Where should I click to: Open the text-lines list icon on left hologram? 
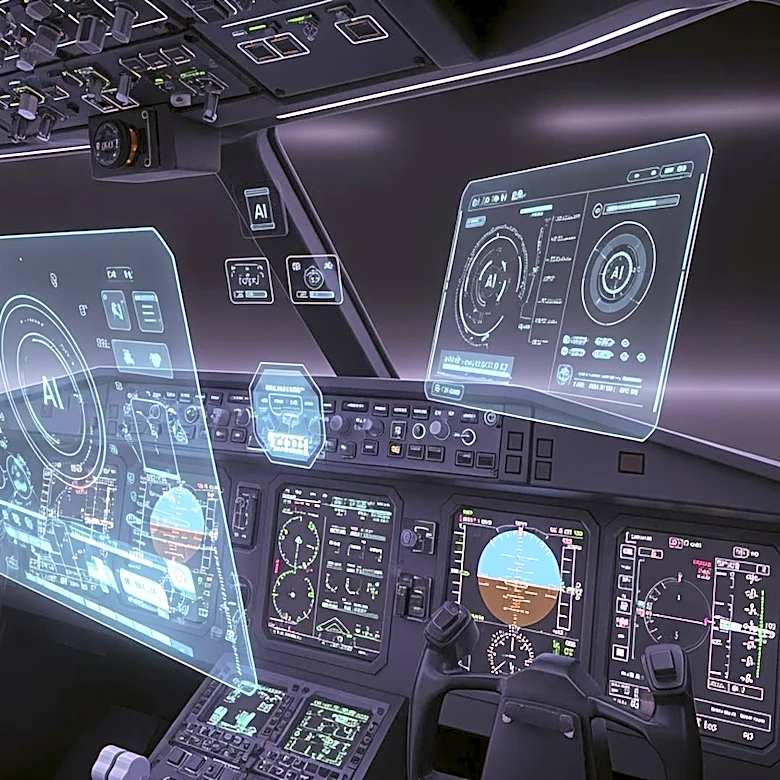pos(148,311)
